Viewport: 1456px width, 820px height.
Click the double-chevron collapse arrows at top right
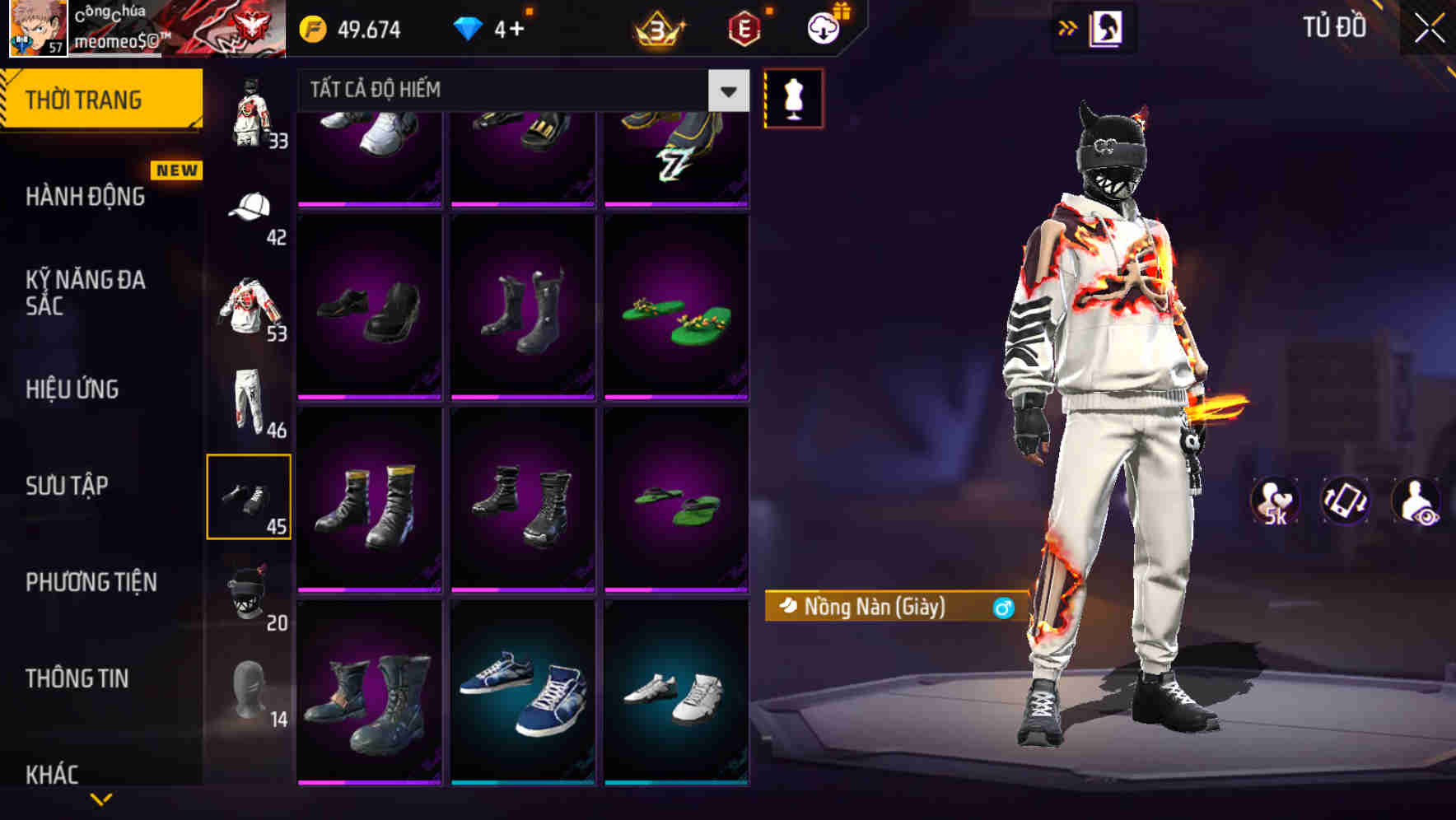pos(1068,26)
